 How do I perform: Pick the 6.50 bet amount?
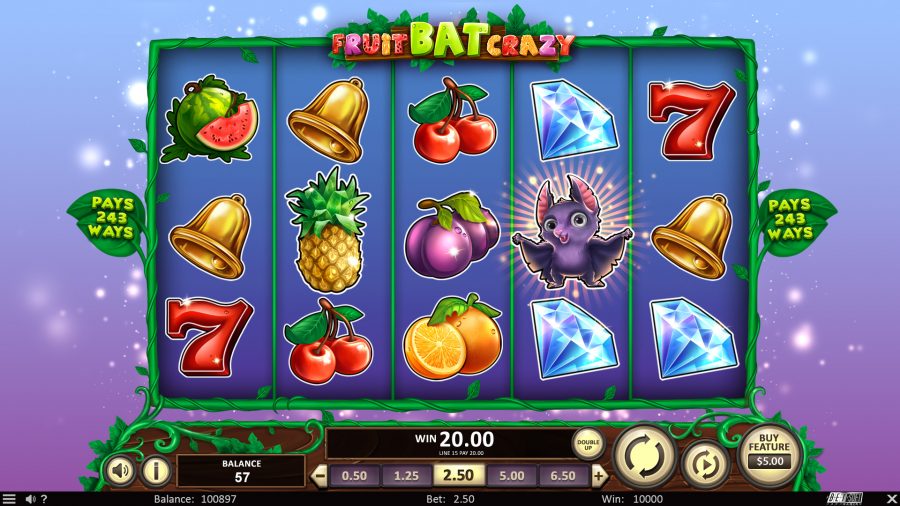[x=565, y=476]
